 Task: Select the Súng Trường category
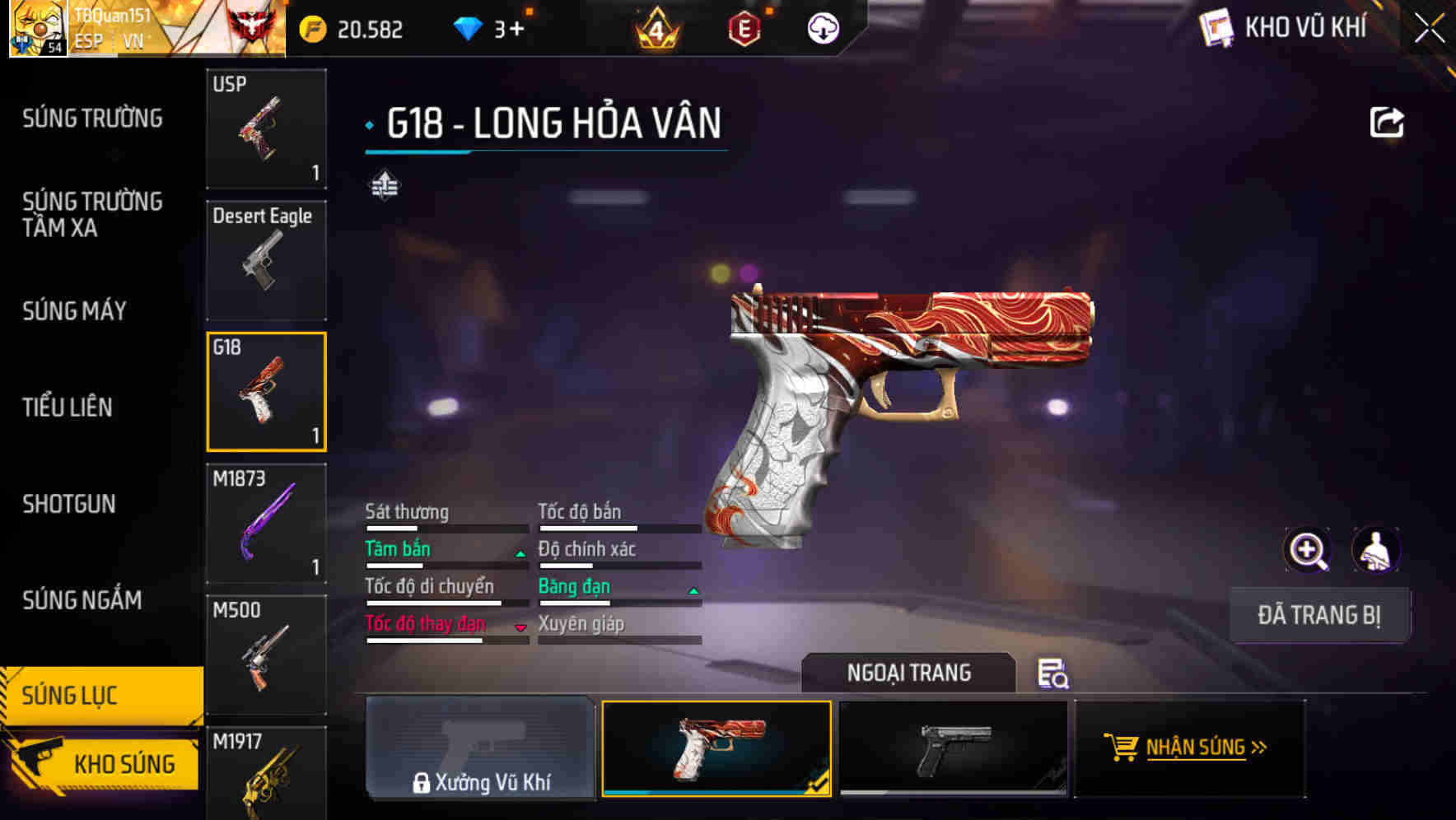pyautogui.click(x=92, y=119)
